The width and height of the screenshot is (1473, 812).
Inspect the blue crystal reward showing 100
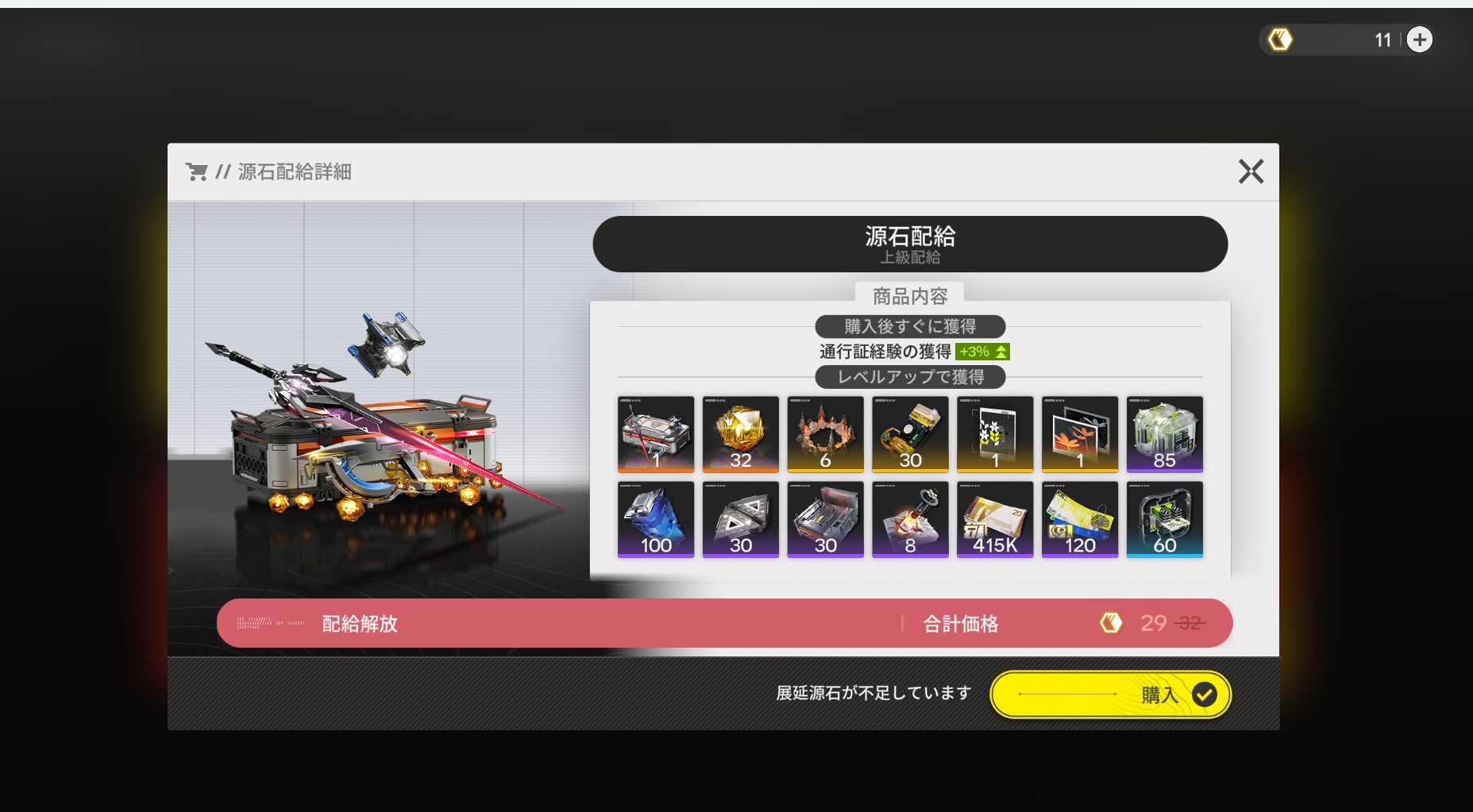coord(656,519)
